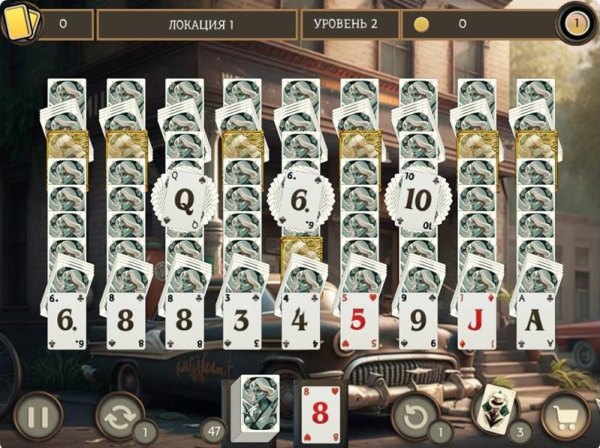The width and height of the screenshot is (600, 448).
Task: Pick the 3 card from the tableau
Action: [240, 320]
